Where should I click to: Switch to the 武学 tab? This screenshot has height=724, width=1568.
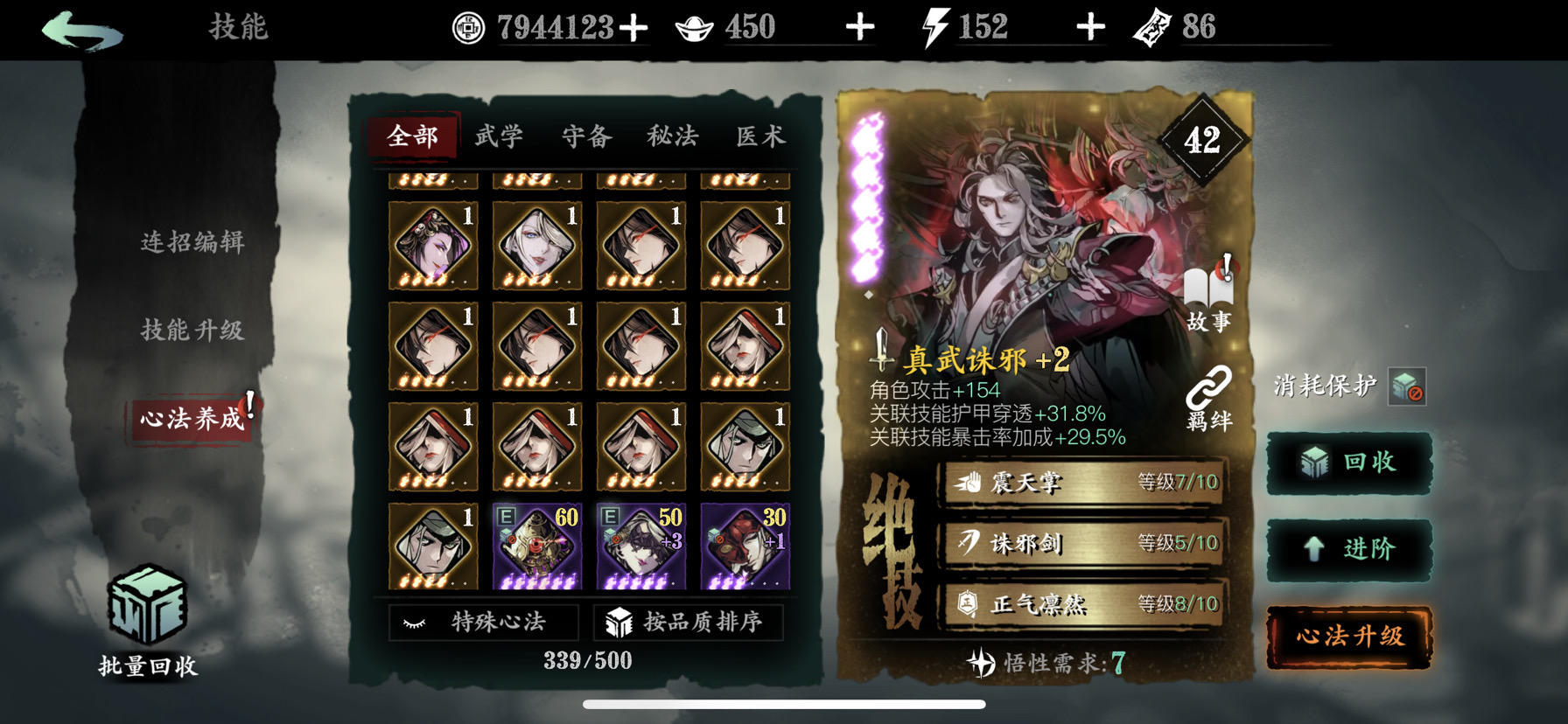click(500, 136)
